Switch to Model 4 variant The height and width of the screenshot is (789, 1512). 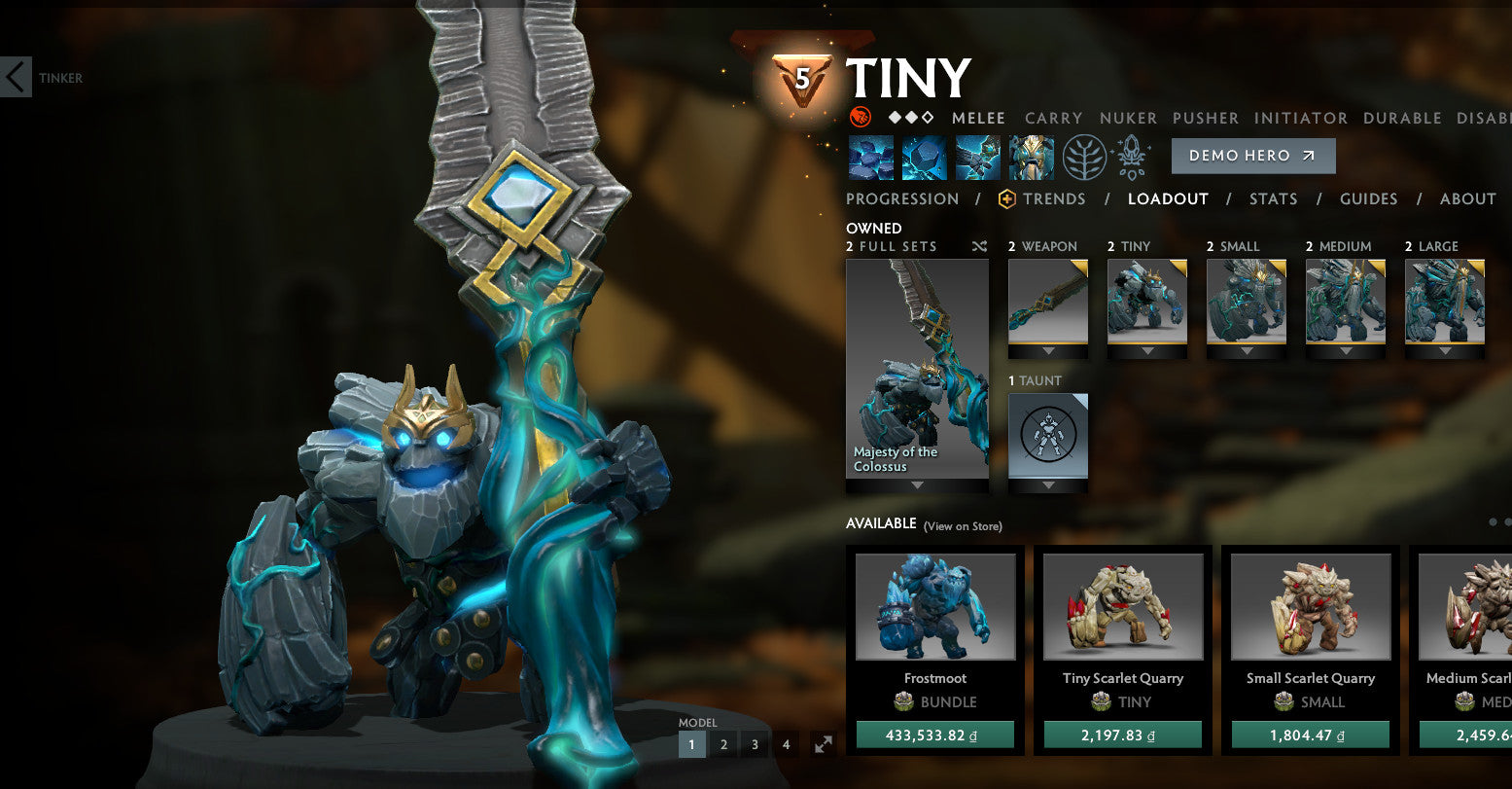pyautogui.click(x=786, y=743)
